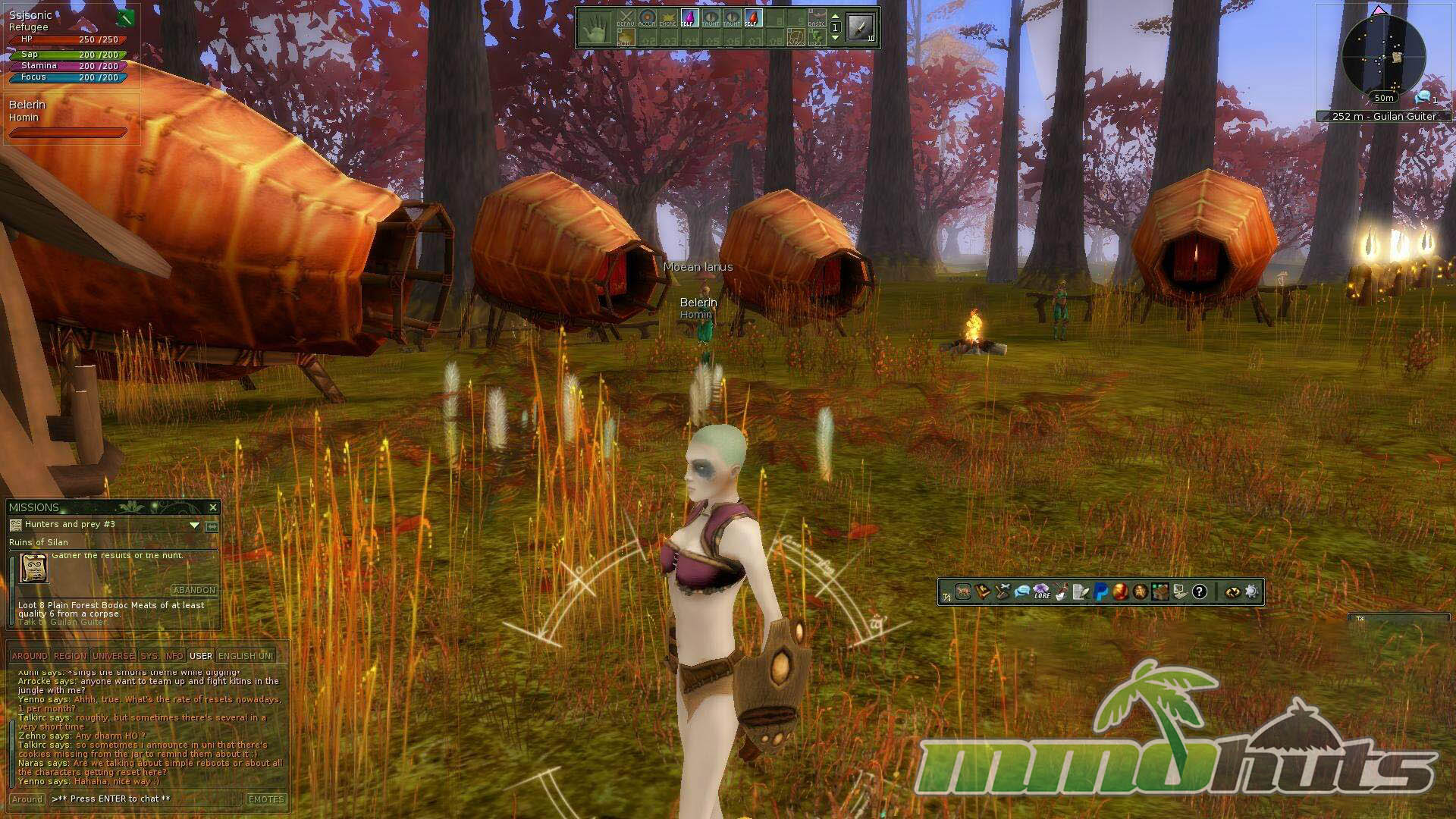The image size is (1456, 819).
Task: Select the dagger weapon slot
Action: (x=861, y=28)
